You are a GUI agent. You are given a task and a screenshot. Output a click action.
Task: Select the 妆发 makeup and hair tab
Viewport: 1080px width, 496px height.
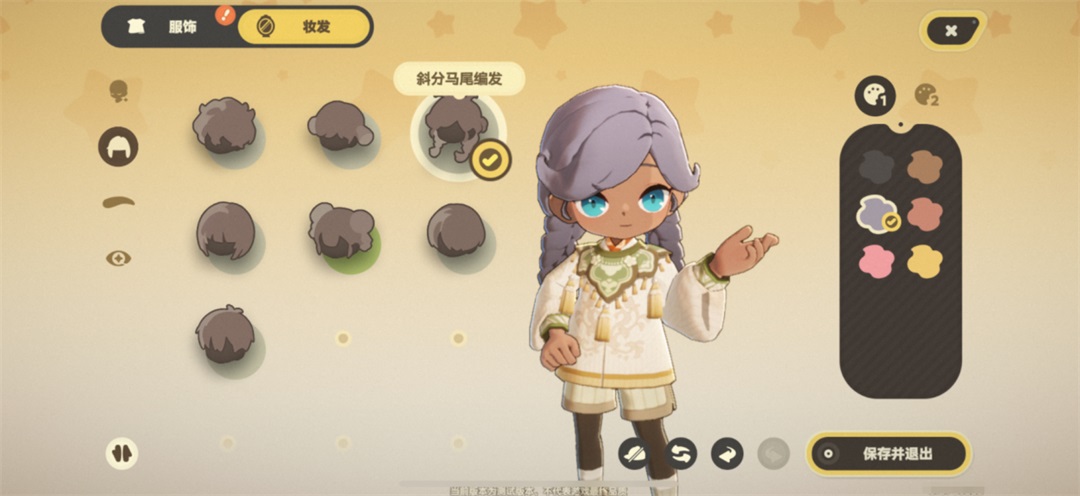click(303, 27)
